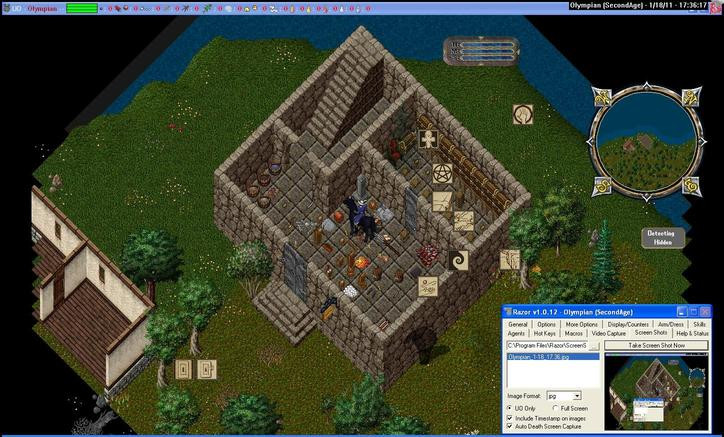The width and height of the screenshot is (724, 437).
Task: Choose the UO Only capture option
Action: coord(512,408)
